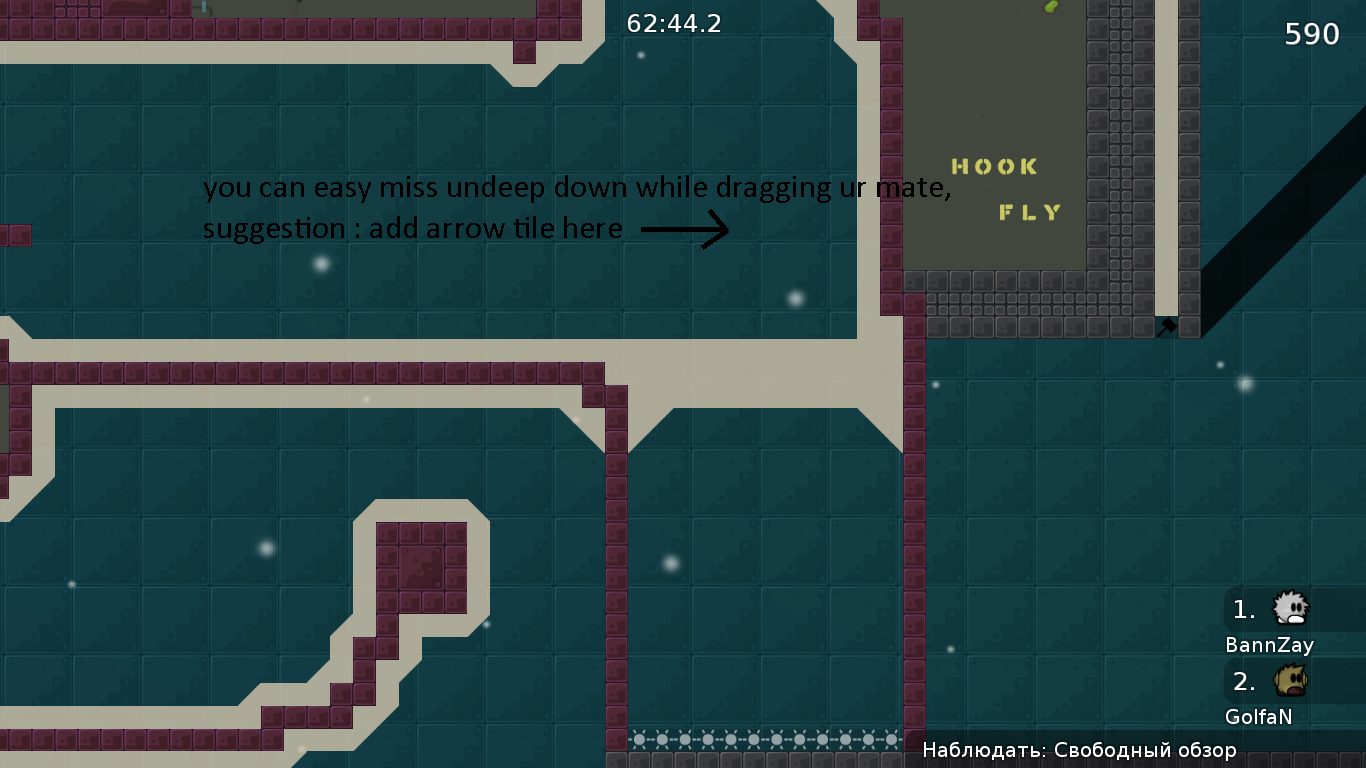This screenshot has width=1366, height=768.
Task: Select the white tee avatar beside BannZay
Action: 1290,609
